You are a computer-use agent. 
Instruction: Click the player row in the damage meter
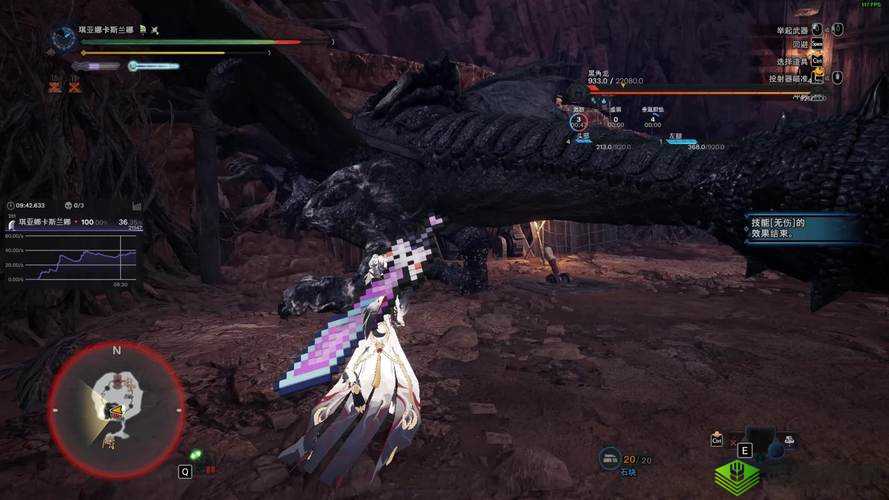point(72,222)
